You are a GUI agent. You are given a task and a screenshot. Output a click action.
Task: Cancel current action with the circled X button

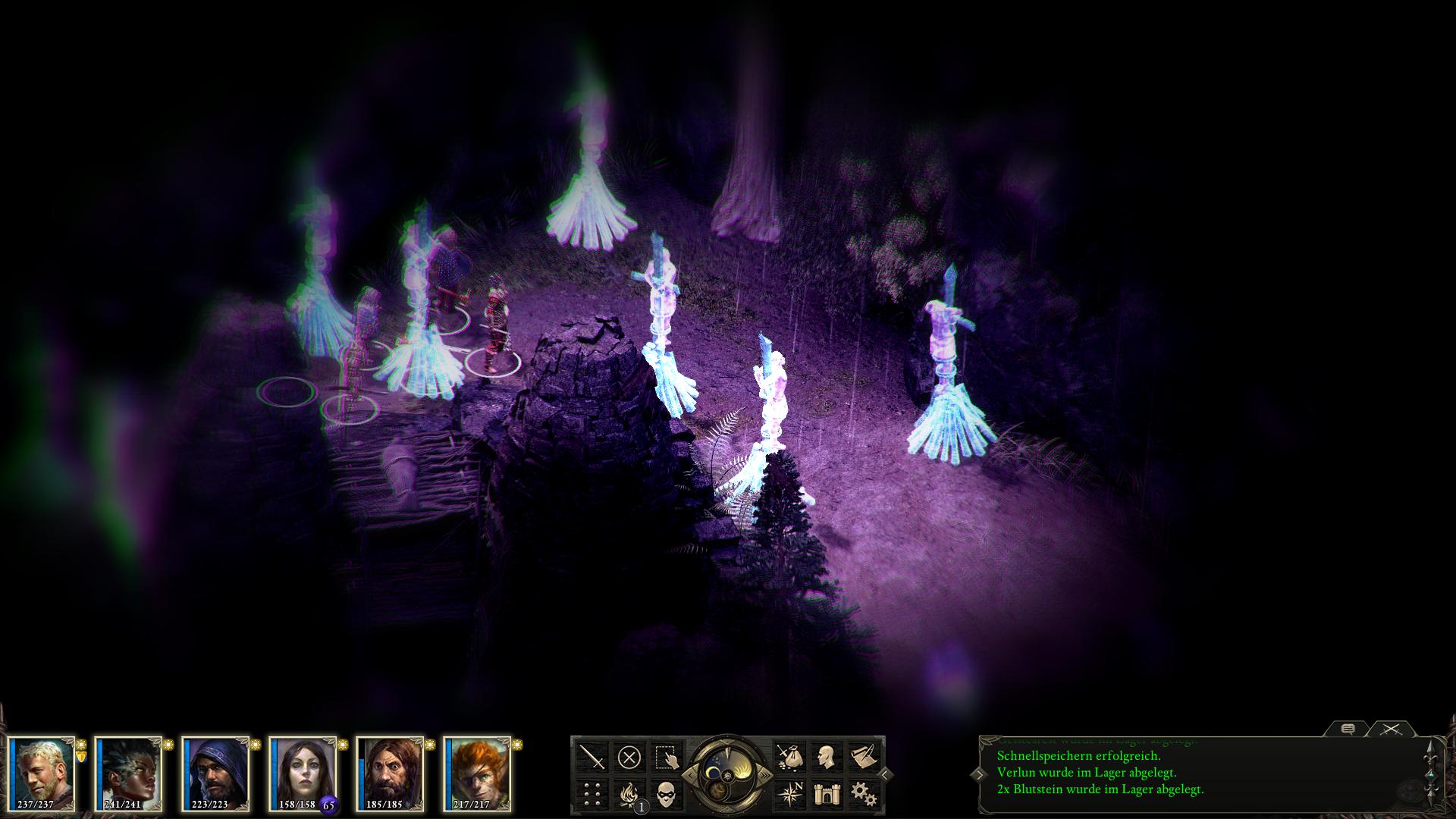point(629,757)
